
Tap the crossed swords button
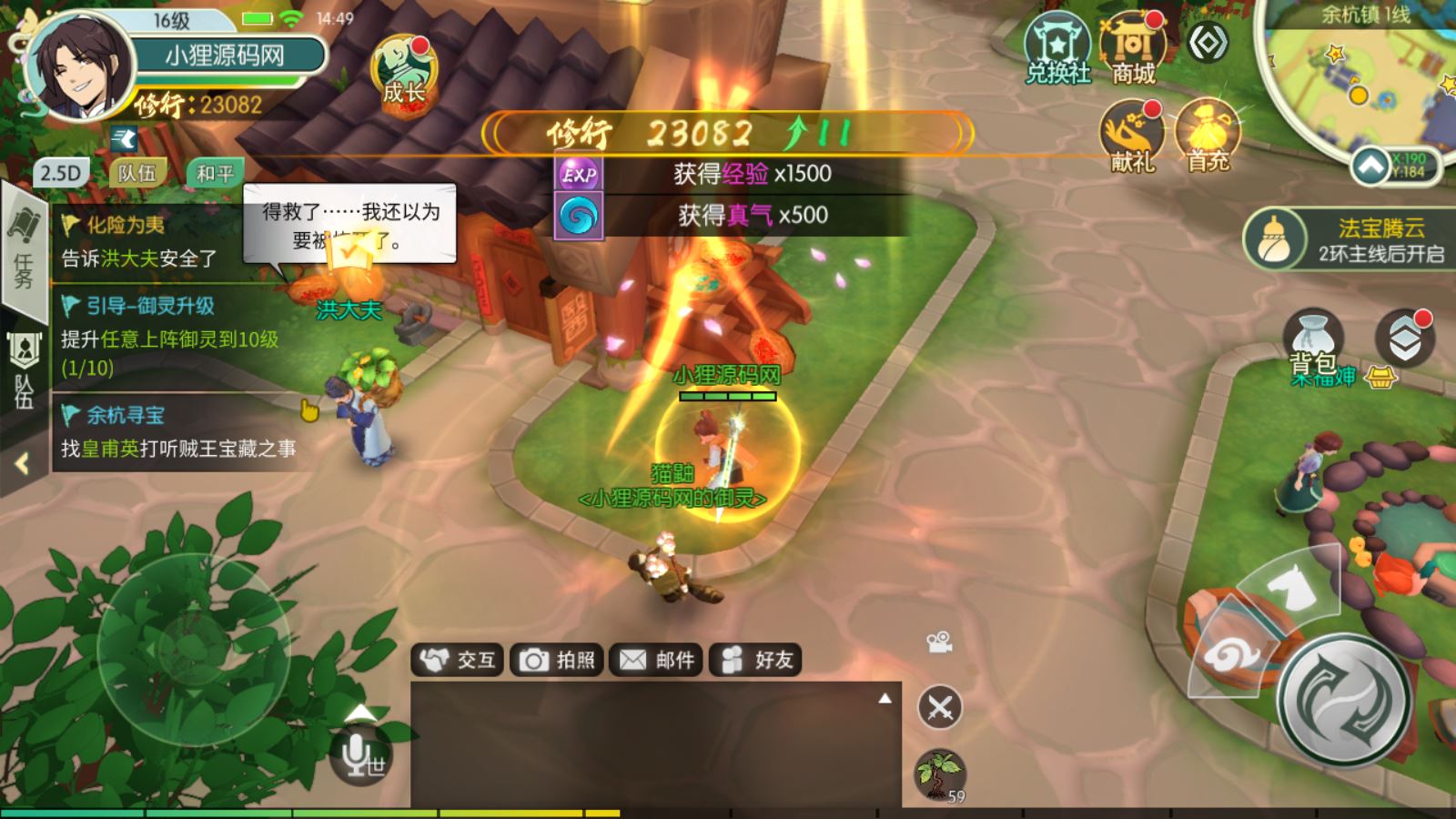coord(940,707)
